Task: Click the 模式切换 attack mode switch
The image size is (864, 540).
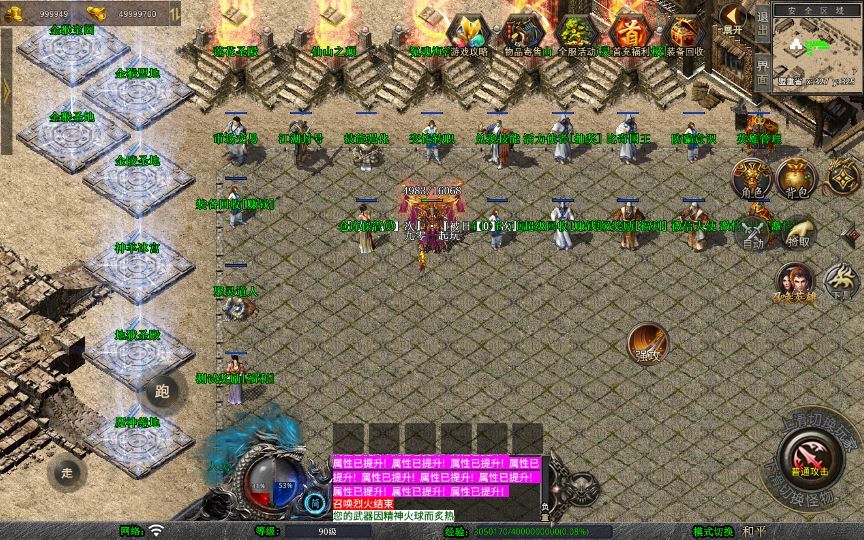Action: click(x=717, y=531)
